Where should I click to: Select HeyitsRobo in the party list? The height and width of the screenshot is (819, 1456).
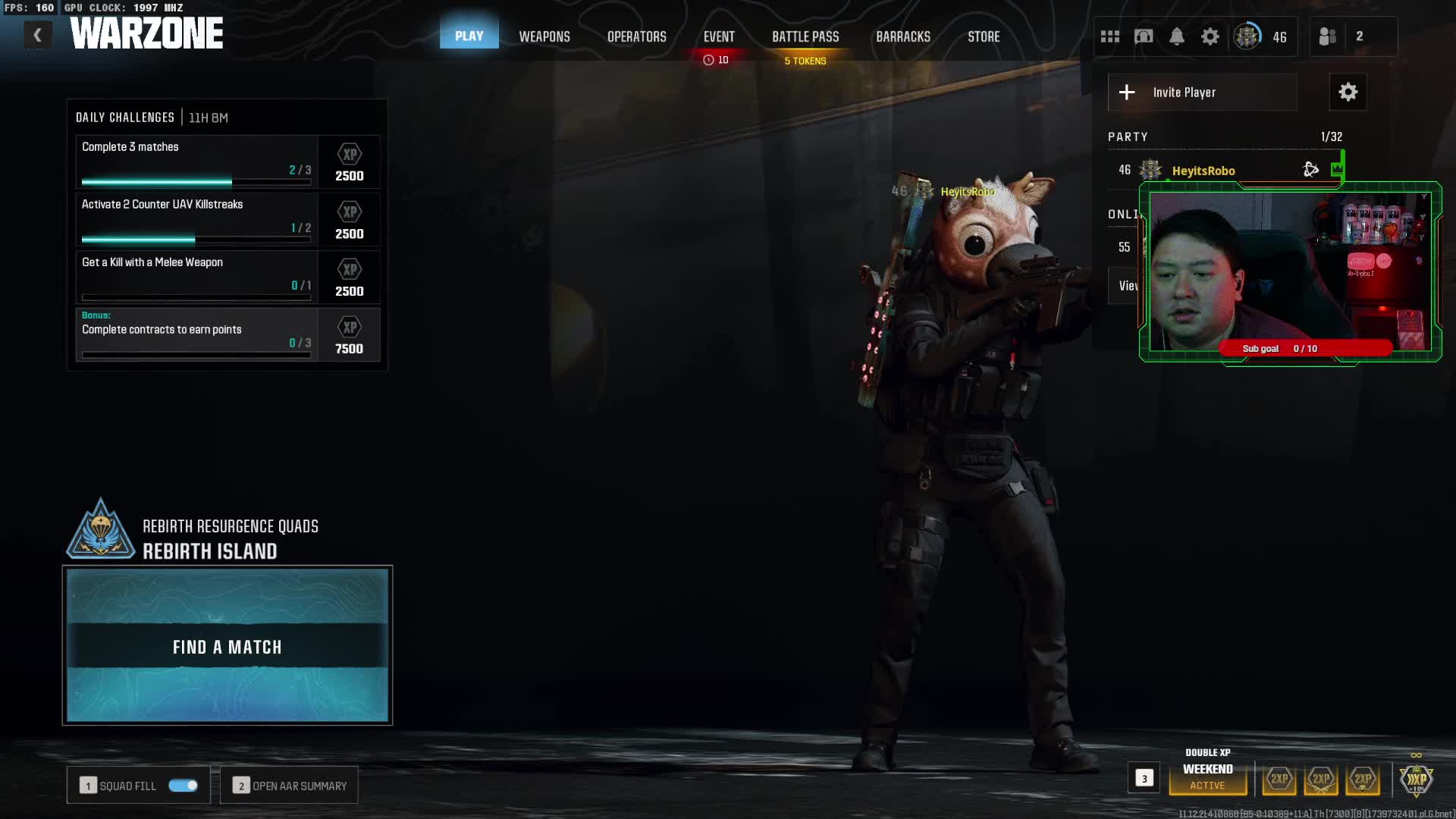(1203, 171)
